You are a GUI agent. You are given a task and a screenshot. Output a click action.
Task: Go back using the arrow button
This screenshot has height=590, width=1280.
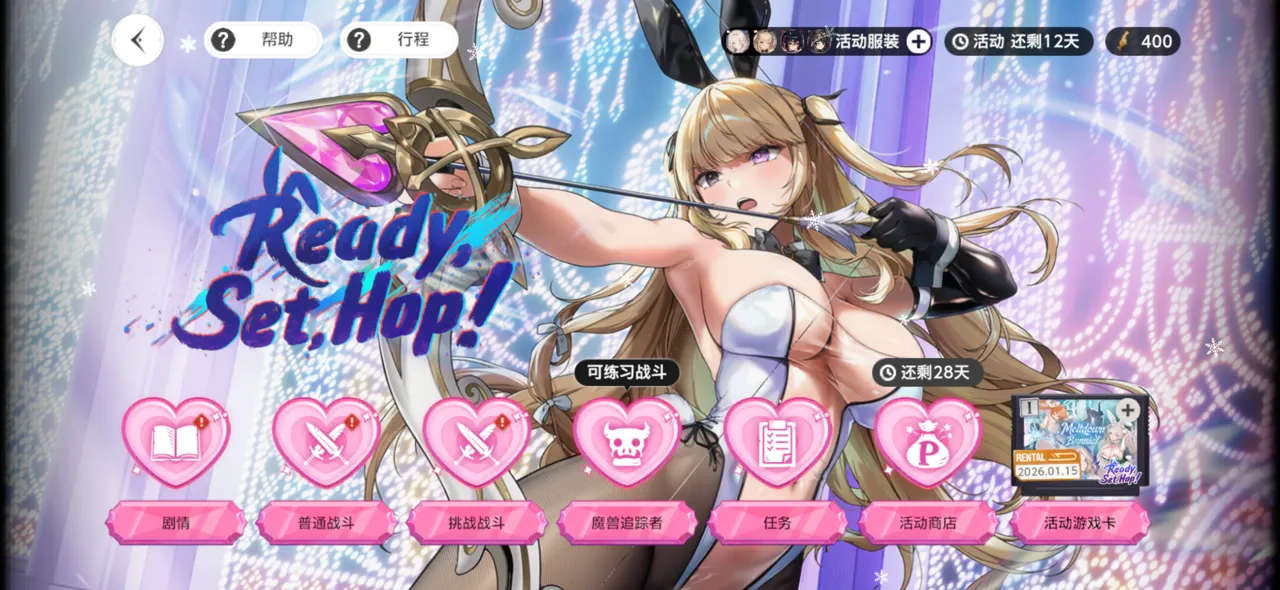[138, 41]
